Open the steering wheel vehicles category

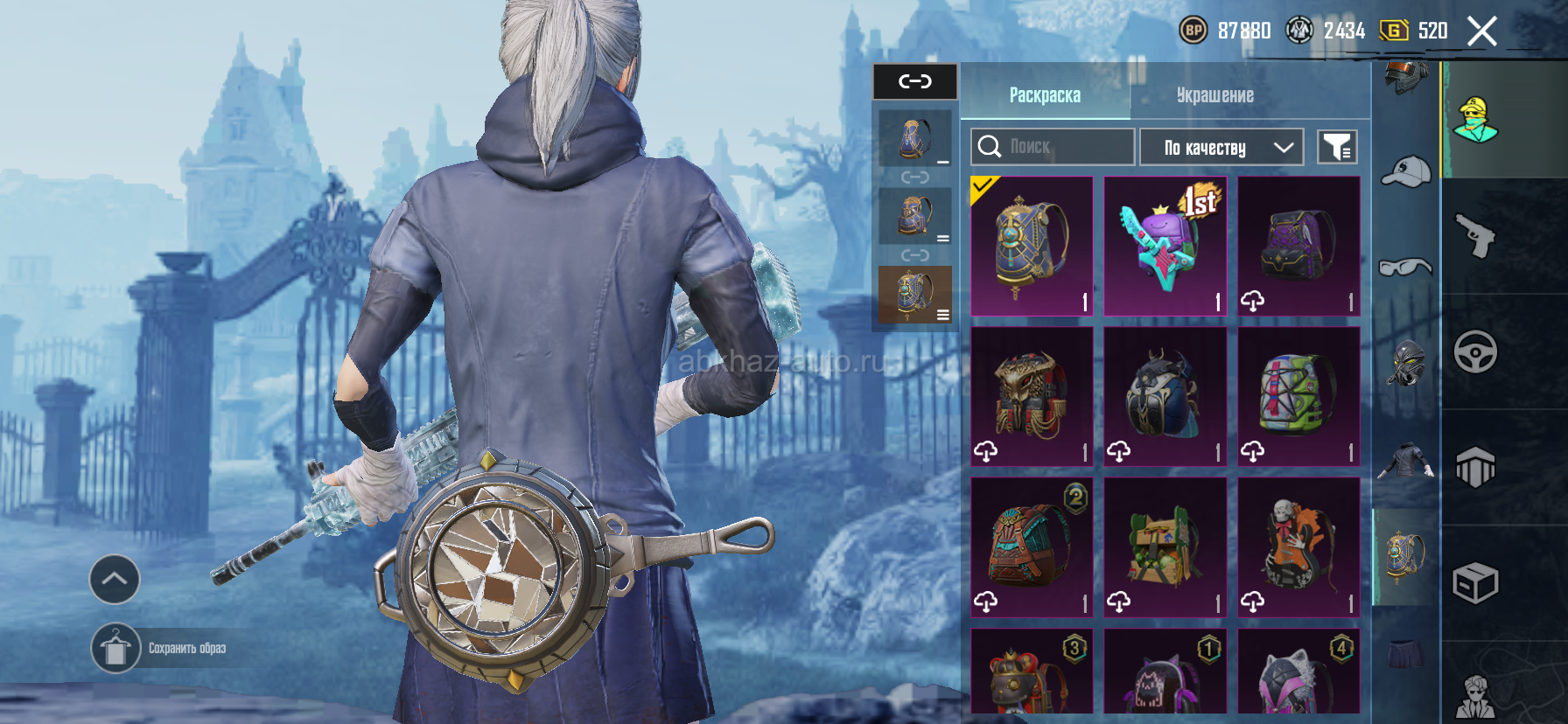pyautogui.click(x=1475, y=352)
